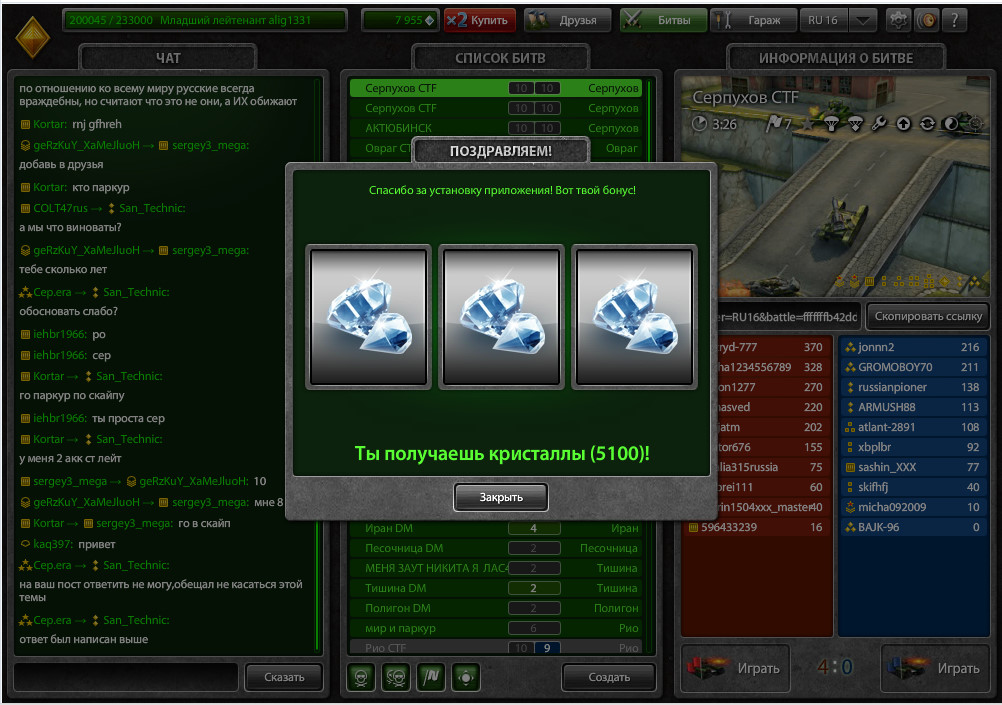Toggle sound with the speaker icon

click(x=926, y=20)
